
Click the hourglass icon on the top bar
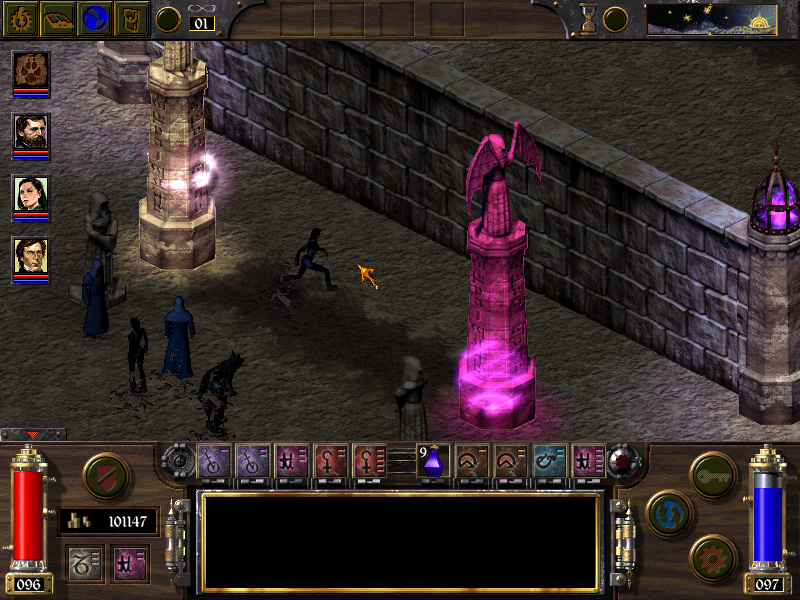[x=588, y=19]
